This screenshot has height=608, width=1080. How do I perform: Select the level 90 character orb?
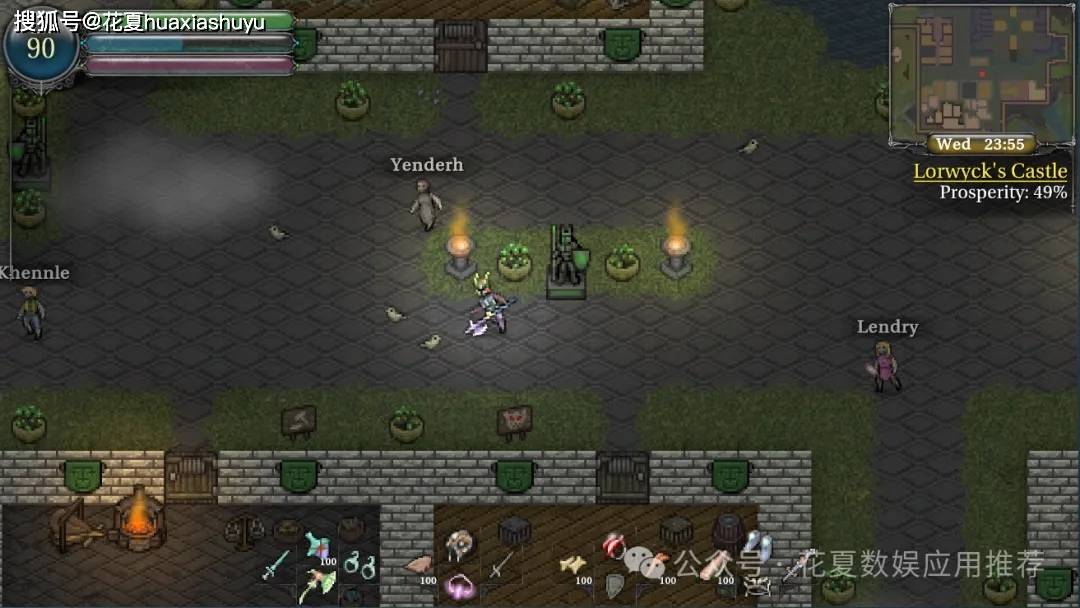[41, 48]
